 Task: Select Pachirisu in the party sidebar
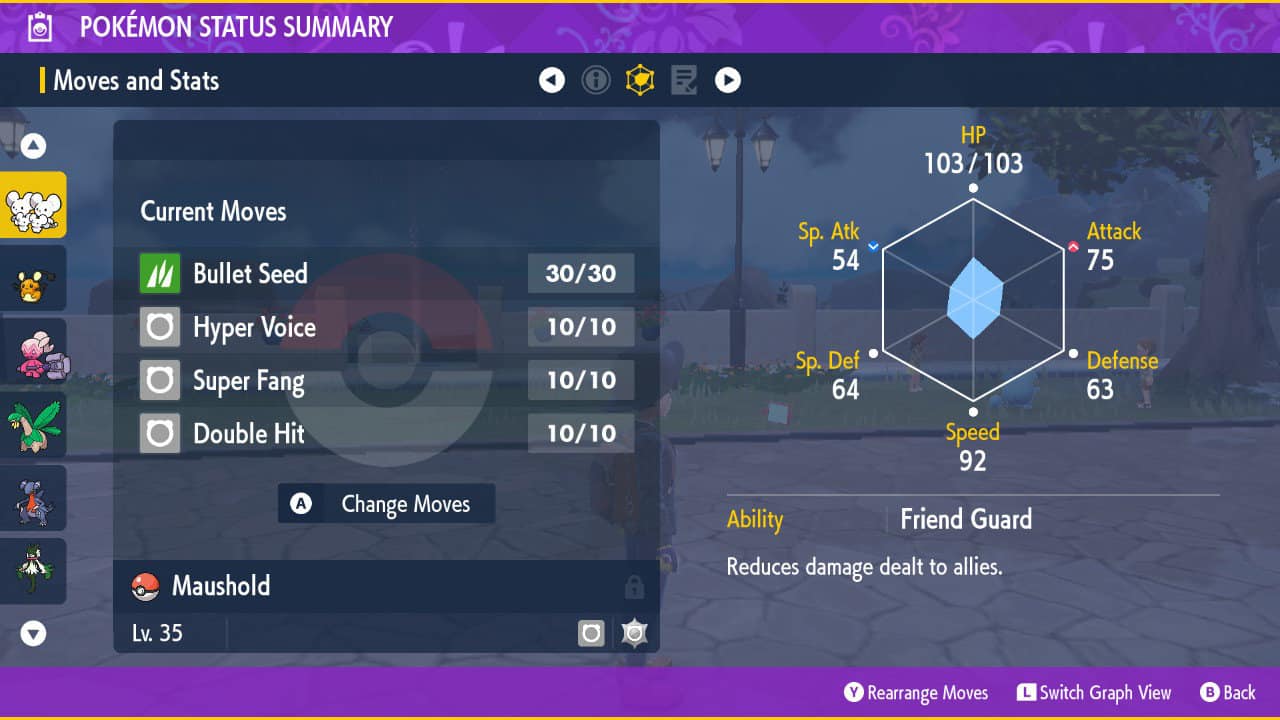pyautogui.click(x=34, y=280)
